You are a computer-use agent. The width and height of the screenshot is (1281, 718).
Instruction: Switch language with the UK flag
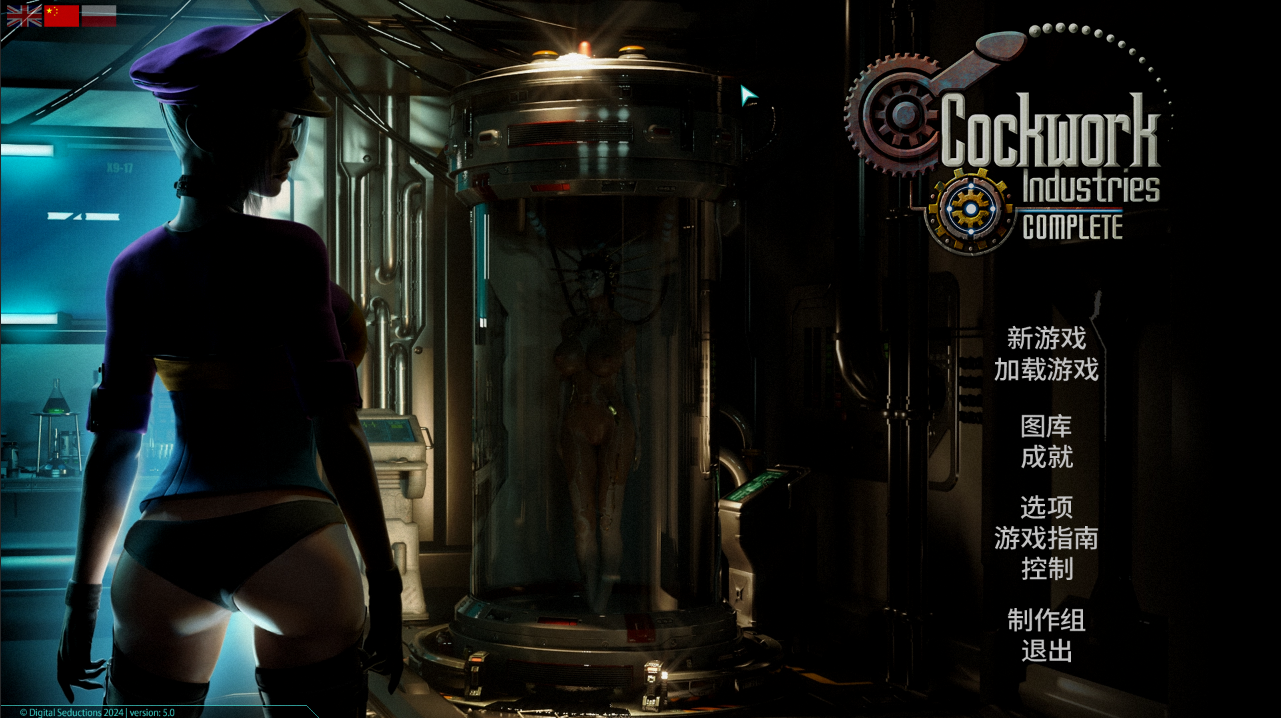(x=24, y=15)
